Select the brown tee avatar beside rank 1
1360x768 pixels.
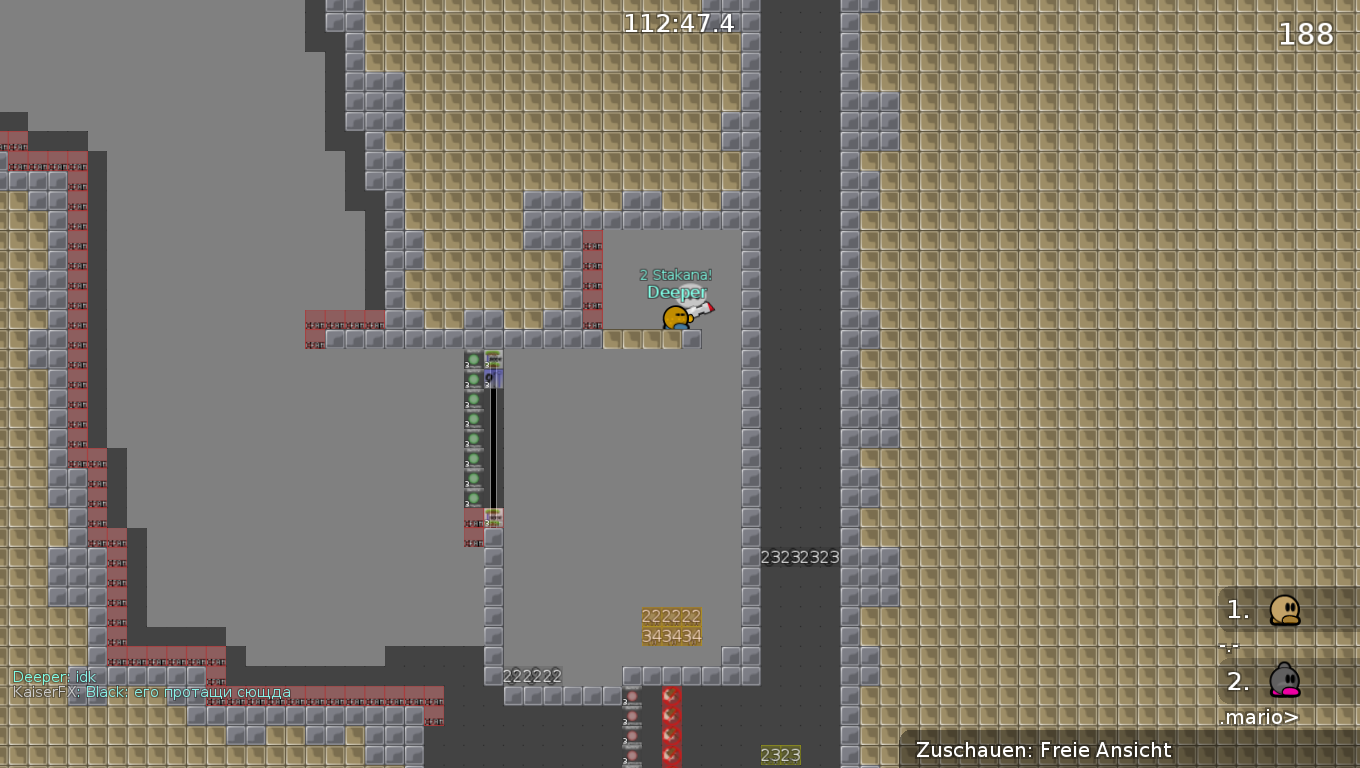(1286, 612)
